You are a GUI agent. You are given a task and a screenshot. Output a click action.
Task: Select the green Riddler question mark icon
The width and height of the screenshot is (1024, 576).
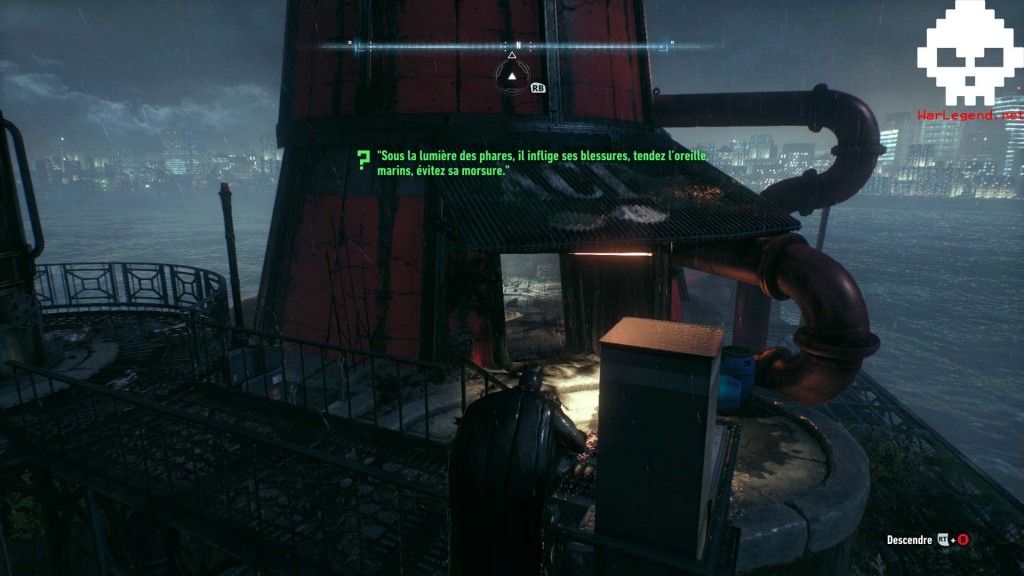363,158
